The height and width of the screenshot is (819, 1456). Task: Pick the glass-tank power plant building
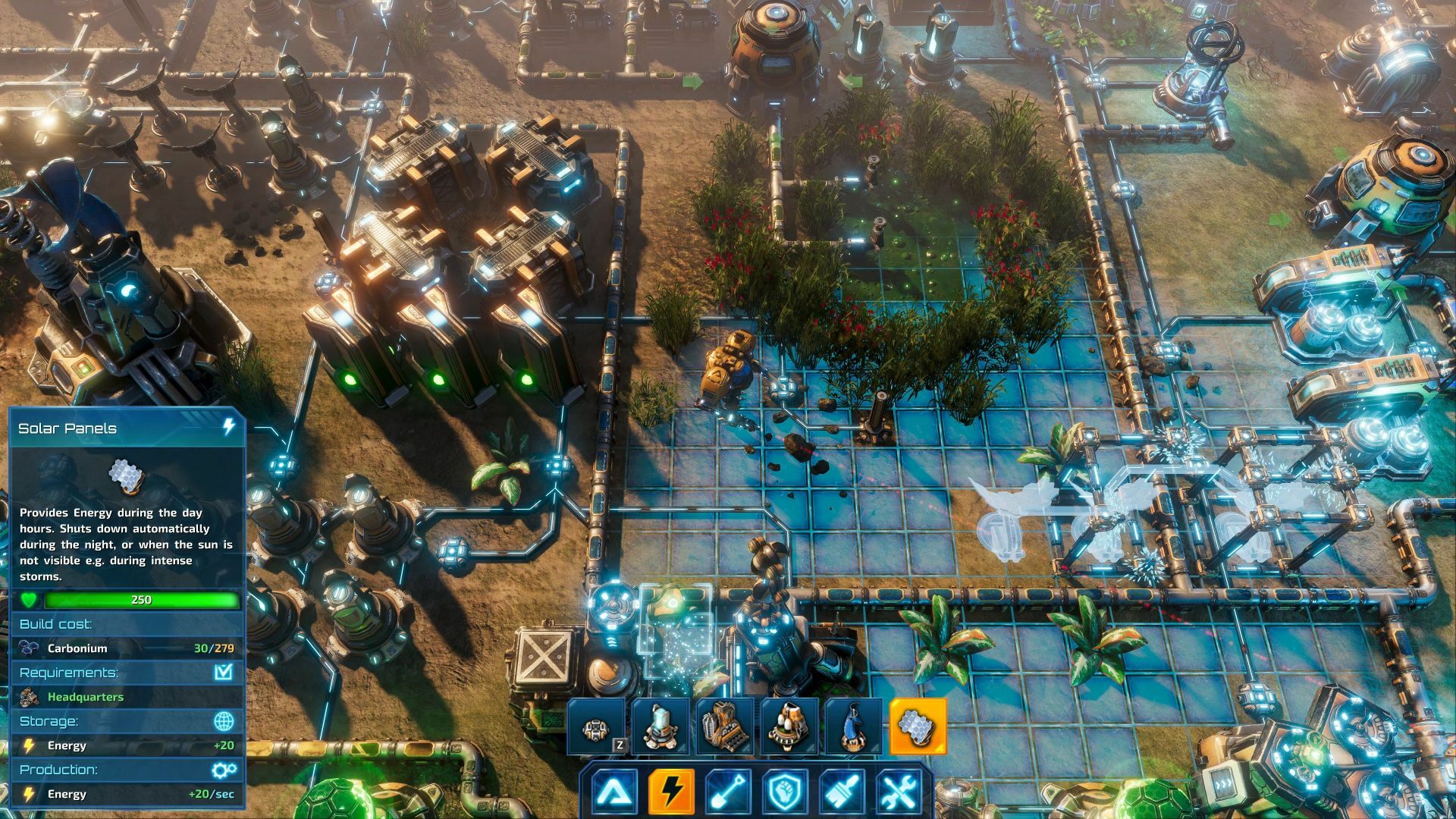(x=661, y=726)
